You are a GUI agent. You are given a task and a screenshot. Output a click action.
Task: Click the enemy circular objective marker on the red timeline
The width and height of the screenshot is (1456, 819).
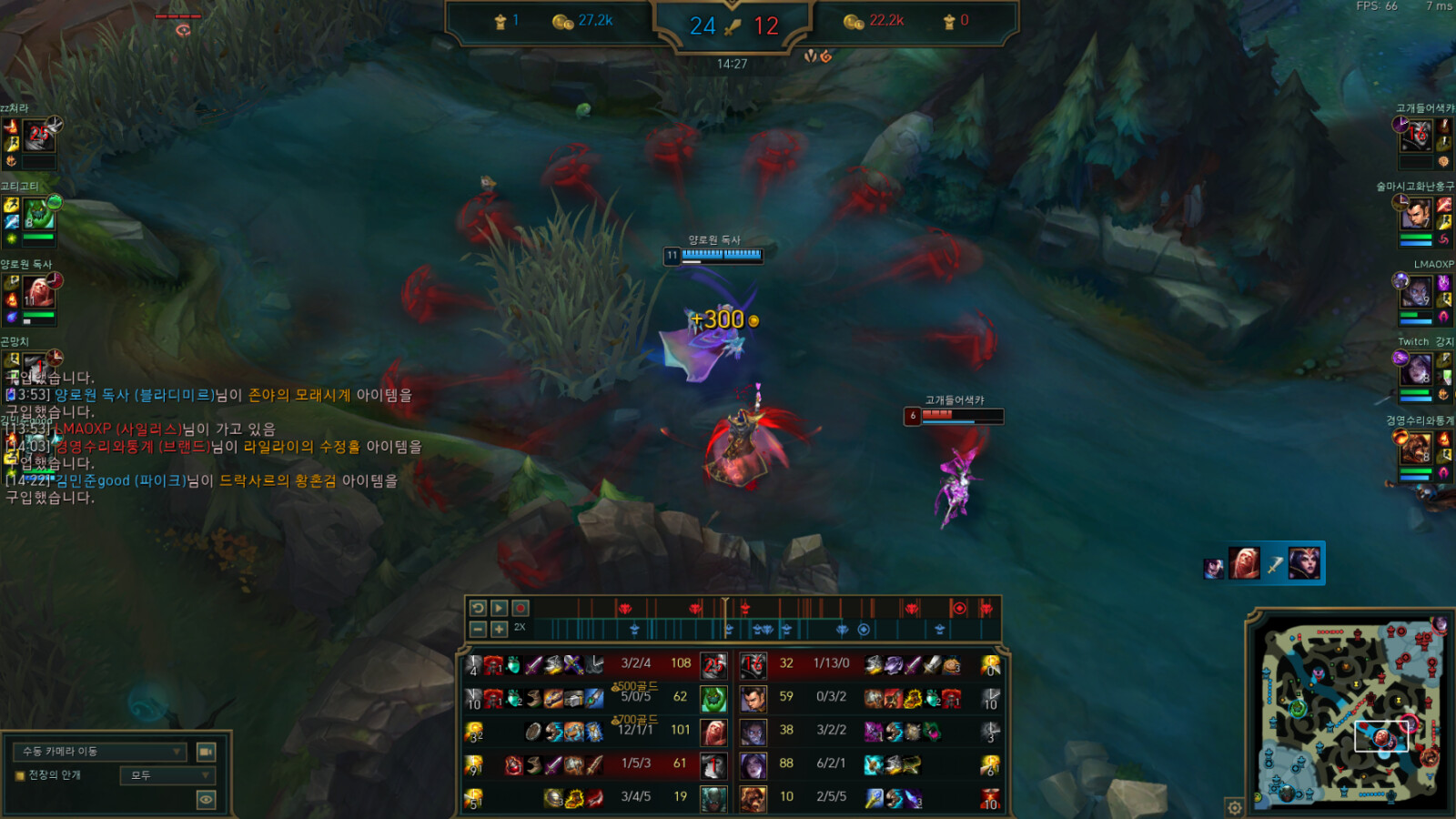click(959, 608)
